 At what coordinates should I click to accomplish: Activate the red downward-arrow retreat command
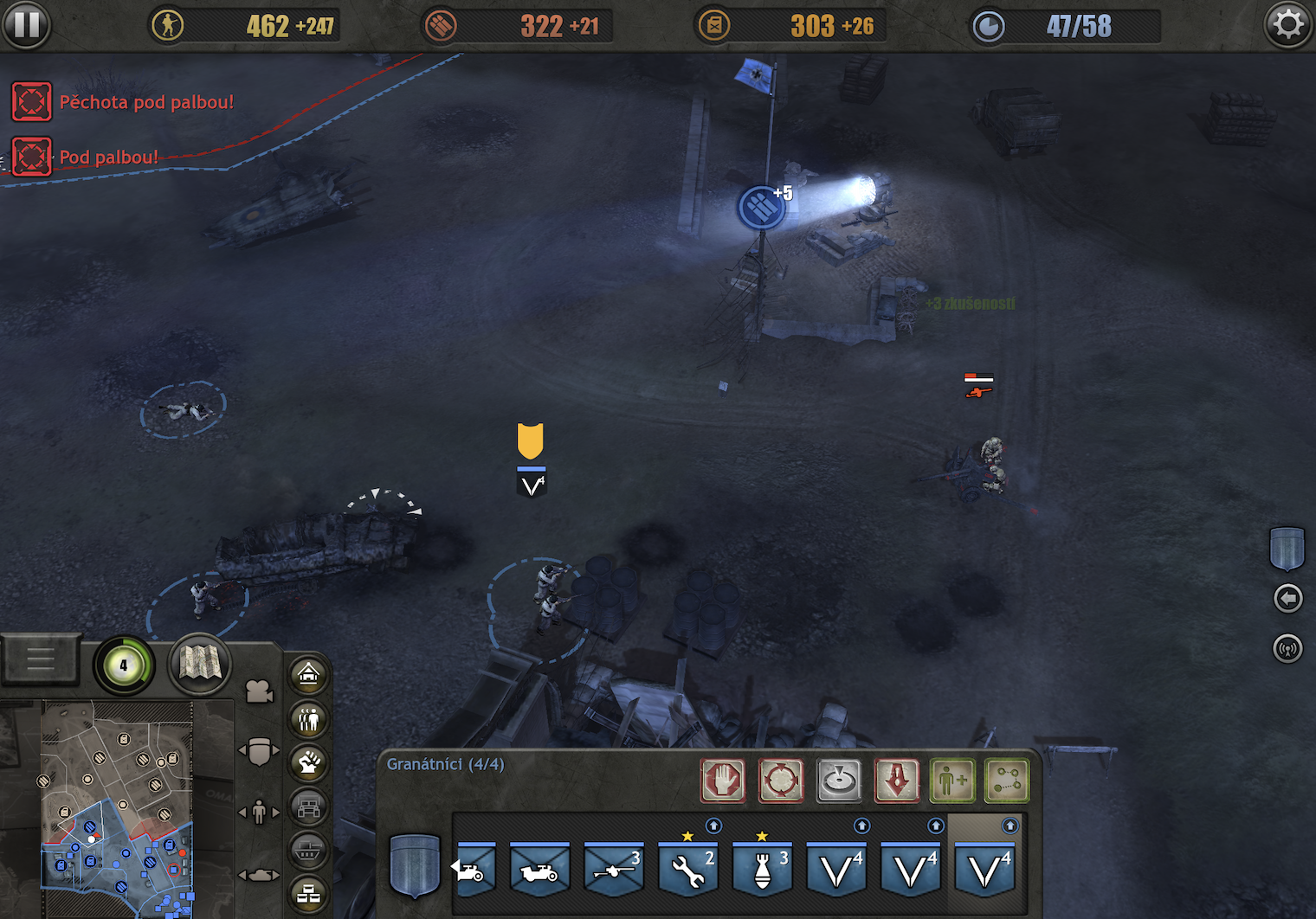pyautogui.click(x=897, y=781)
